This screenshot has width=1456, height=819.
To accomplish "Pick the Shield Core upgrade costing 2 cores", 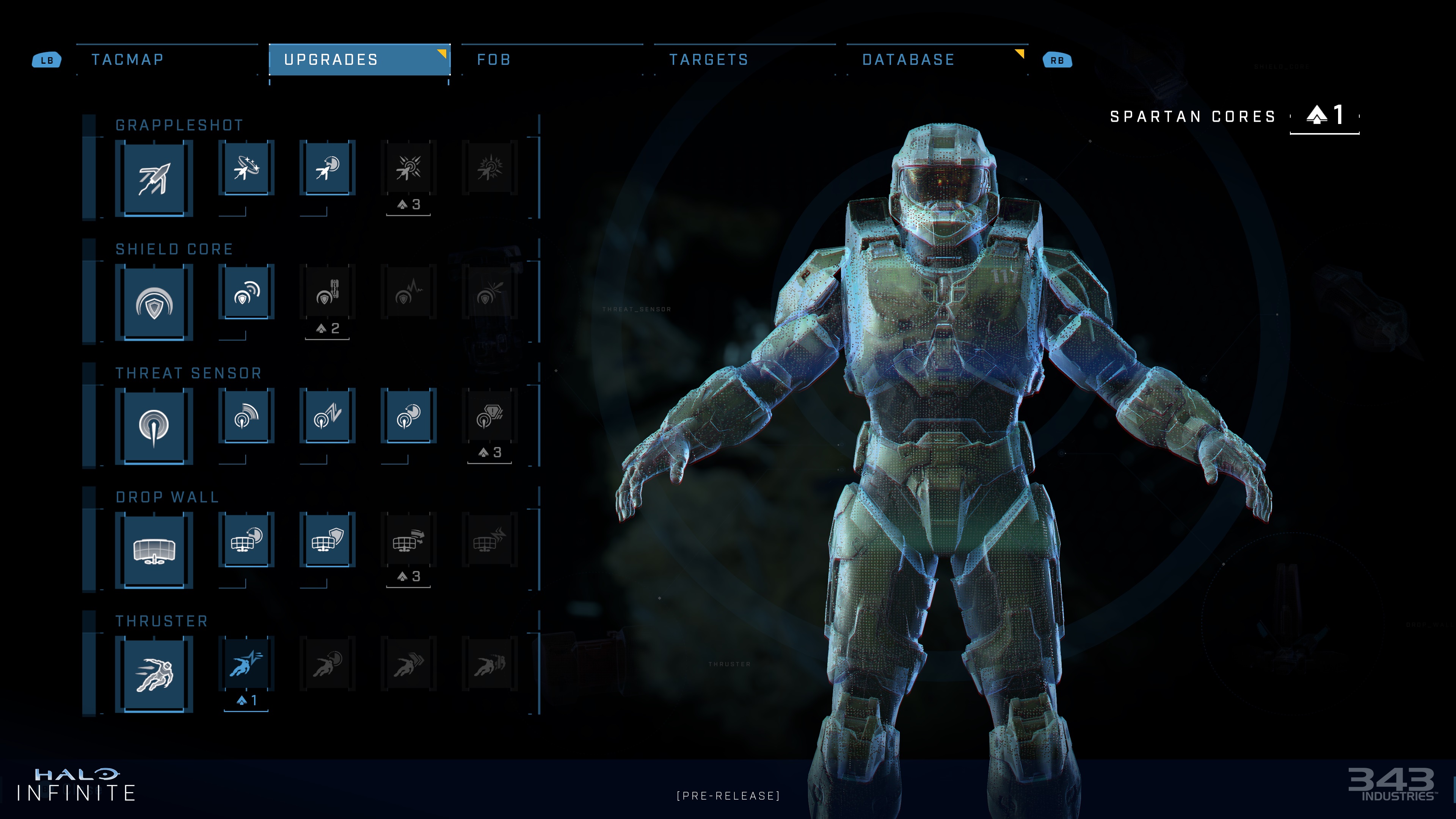I will tap(327, 292).
